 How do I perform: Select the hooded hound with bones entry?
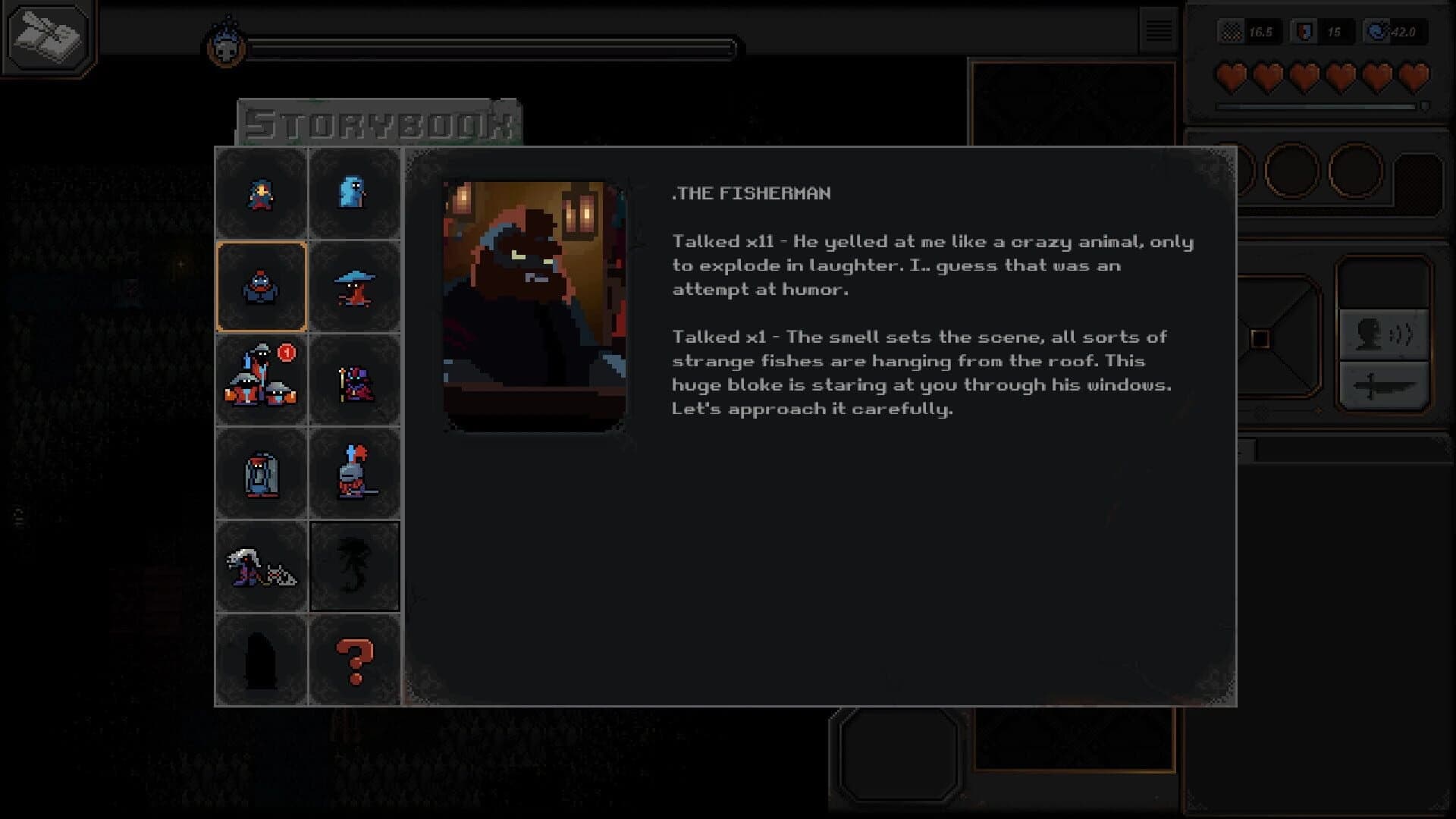coord(262,566)
